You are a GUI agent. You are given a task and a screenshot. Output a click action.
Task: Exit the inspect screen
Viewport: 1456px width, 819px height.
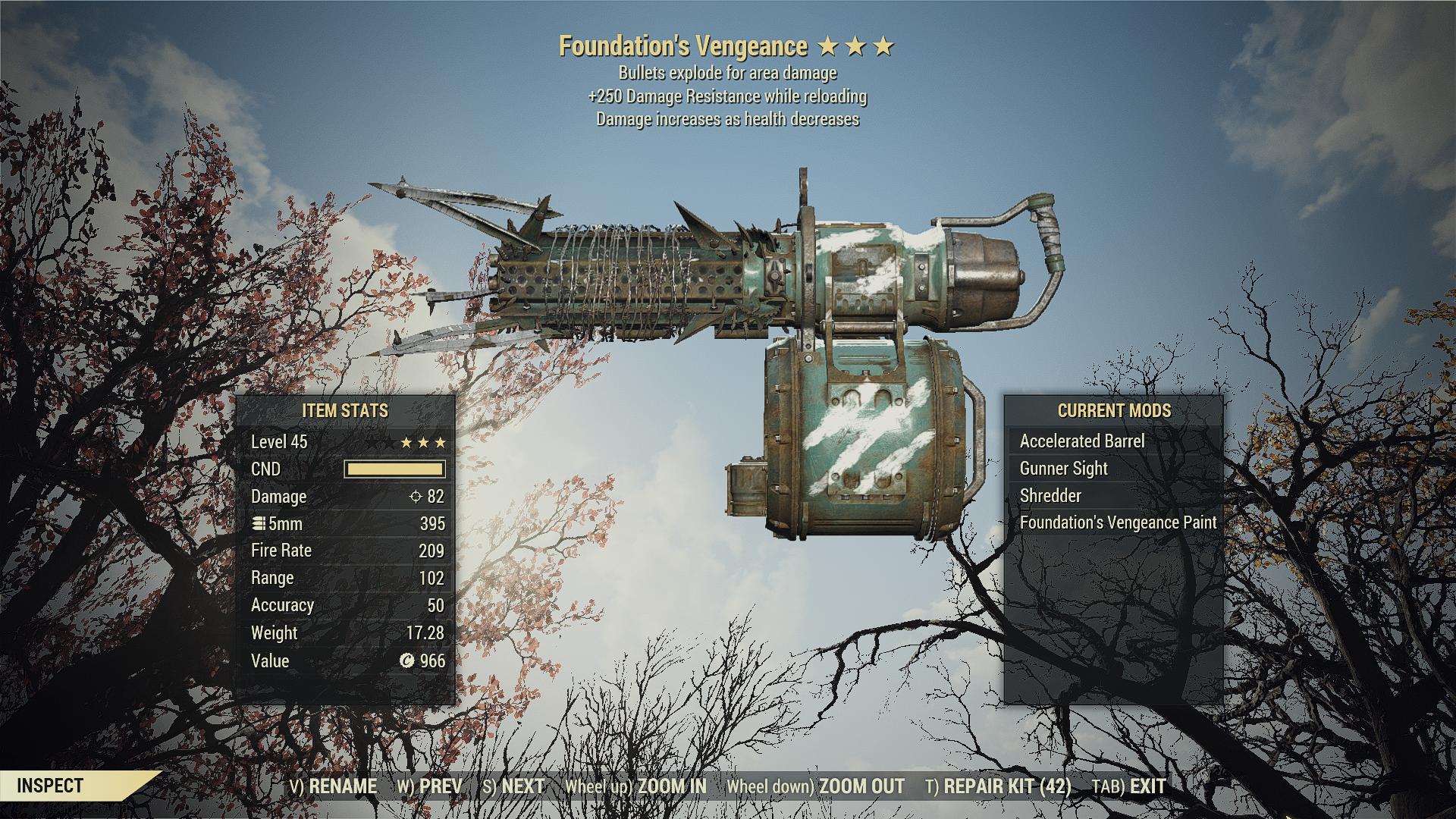1128,786
